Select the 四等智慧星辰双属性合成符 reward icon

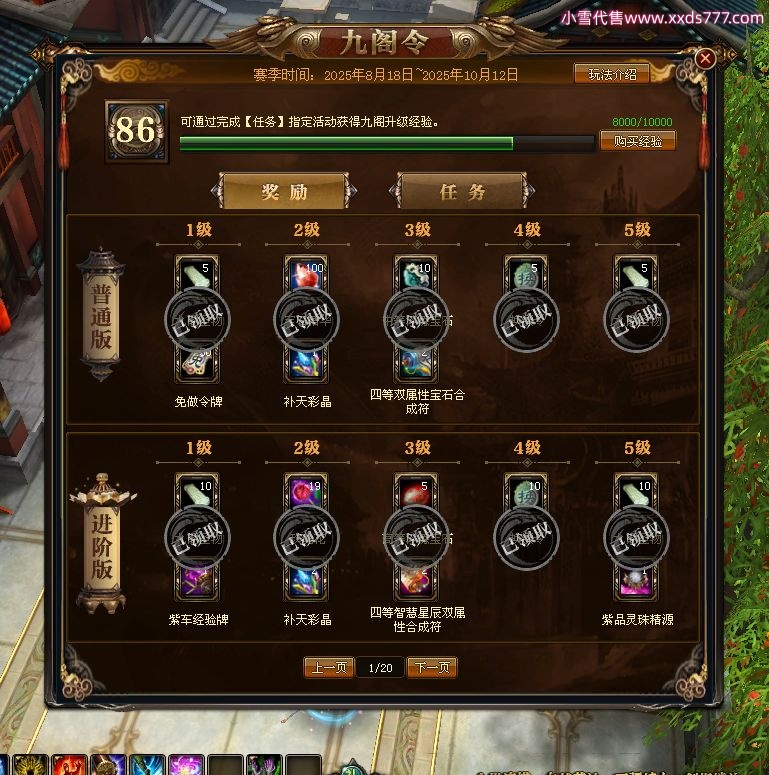(416, 580)
